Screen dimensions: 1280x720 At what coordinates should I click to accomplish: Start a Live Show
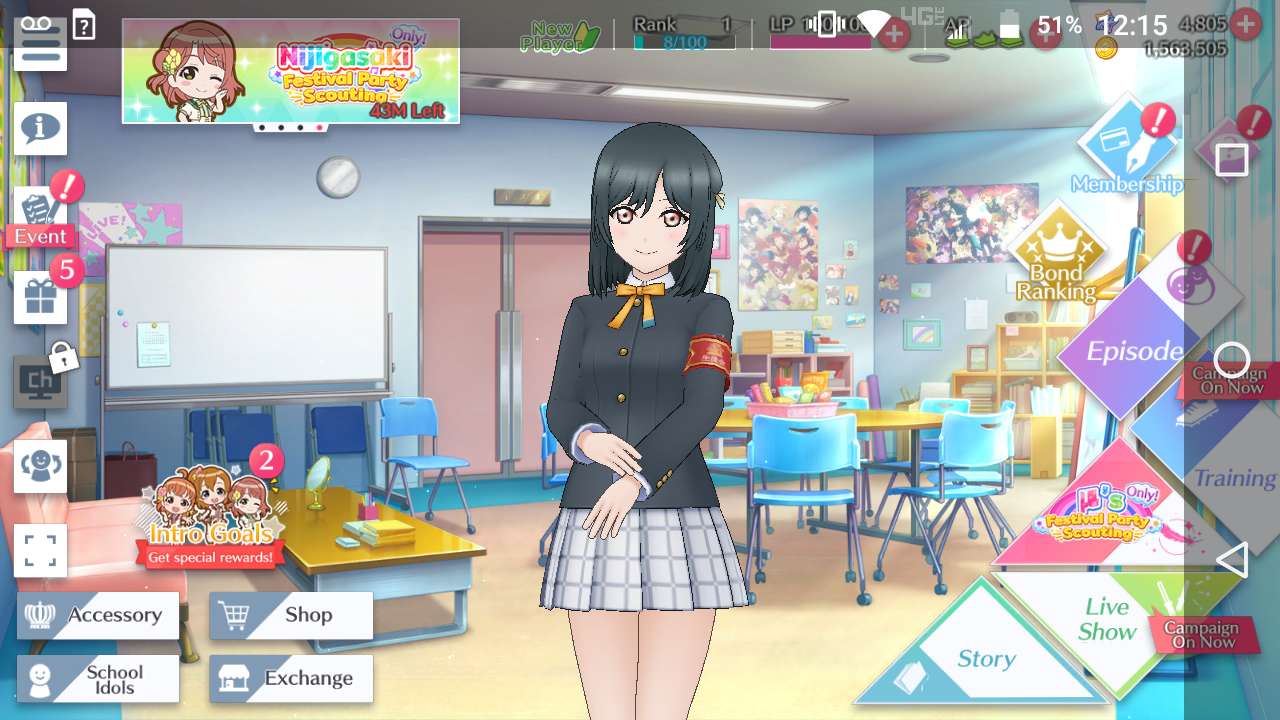click(x=1110, y=620)
